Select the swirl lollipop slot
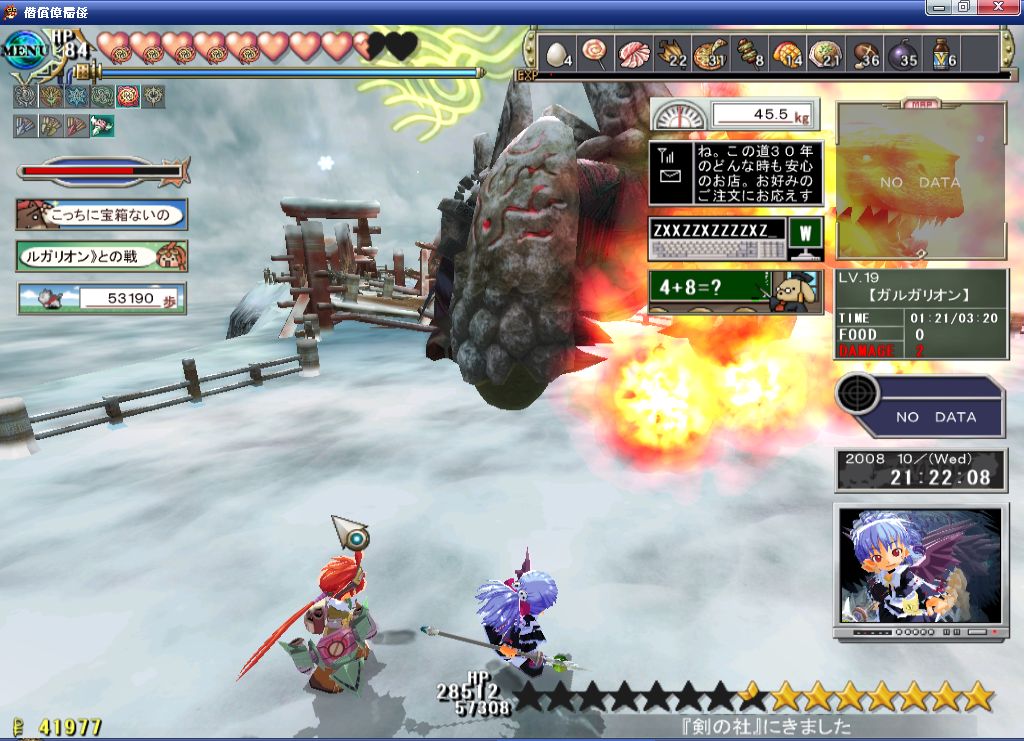Image resolution: width=1024 pixels, height=741 pixels. (x=594, y=52)
